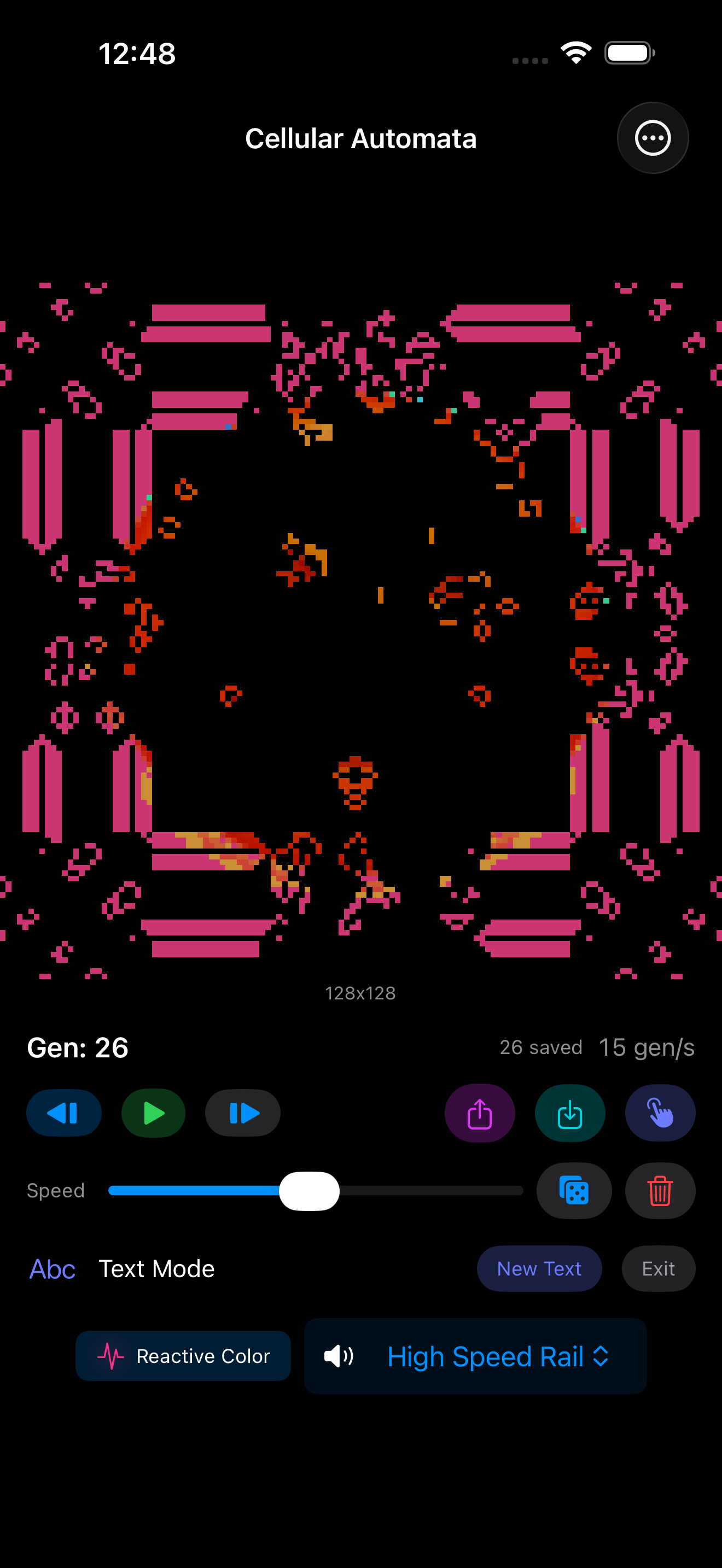
Task: Adjust the Speed slider
Action: (x=311, y=1191)
